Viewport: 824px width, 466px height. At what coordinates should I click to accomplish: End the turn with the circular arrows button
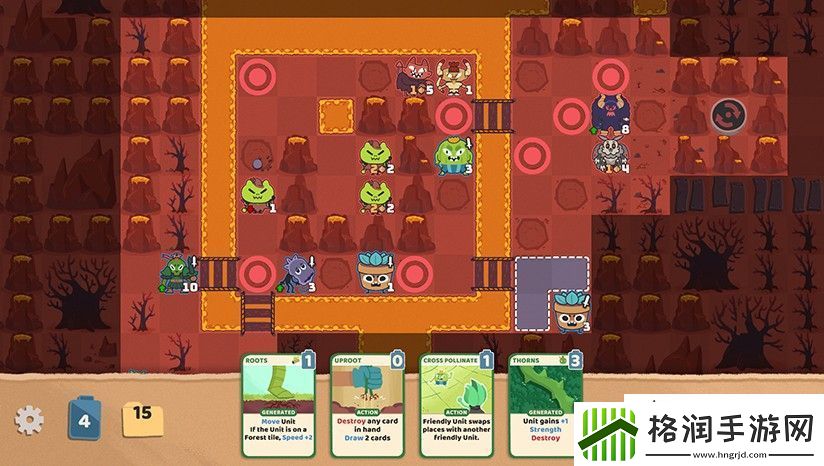729,115
